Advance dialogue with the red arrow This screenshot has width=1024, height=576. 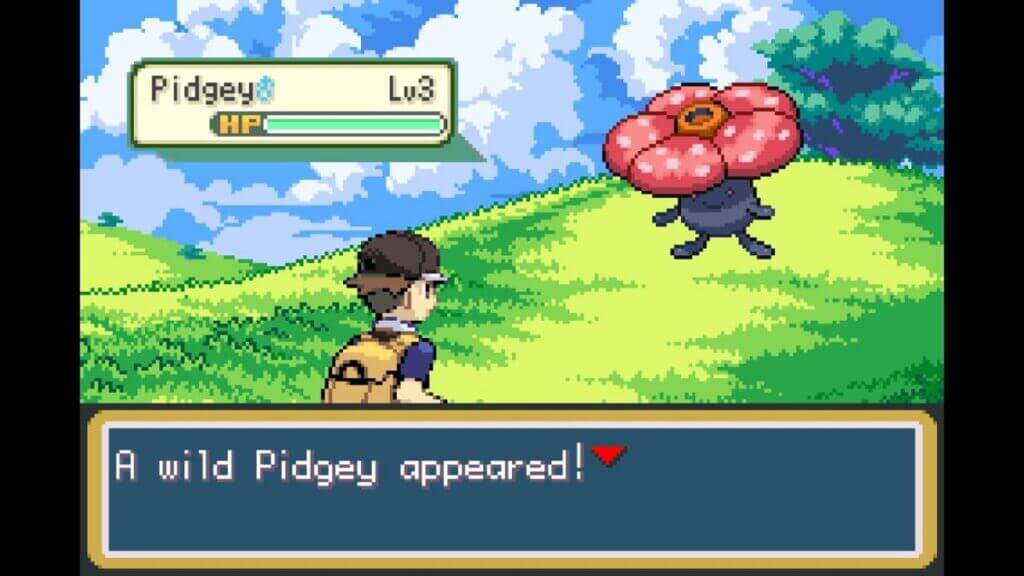608,456
